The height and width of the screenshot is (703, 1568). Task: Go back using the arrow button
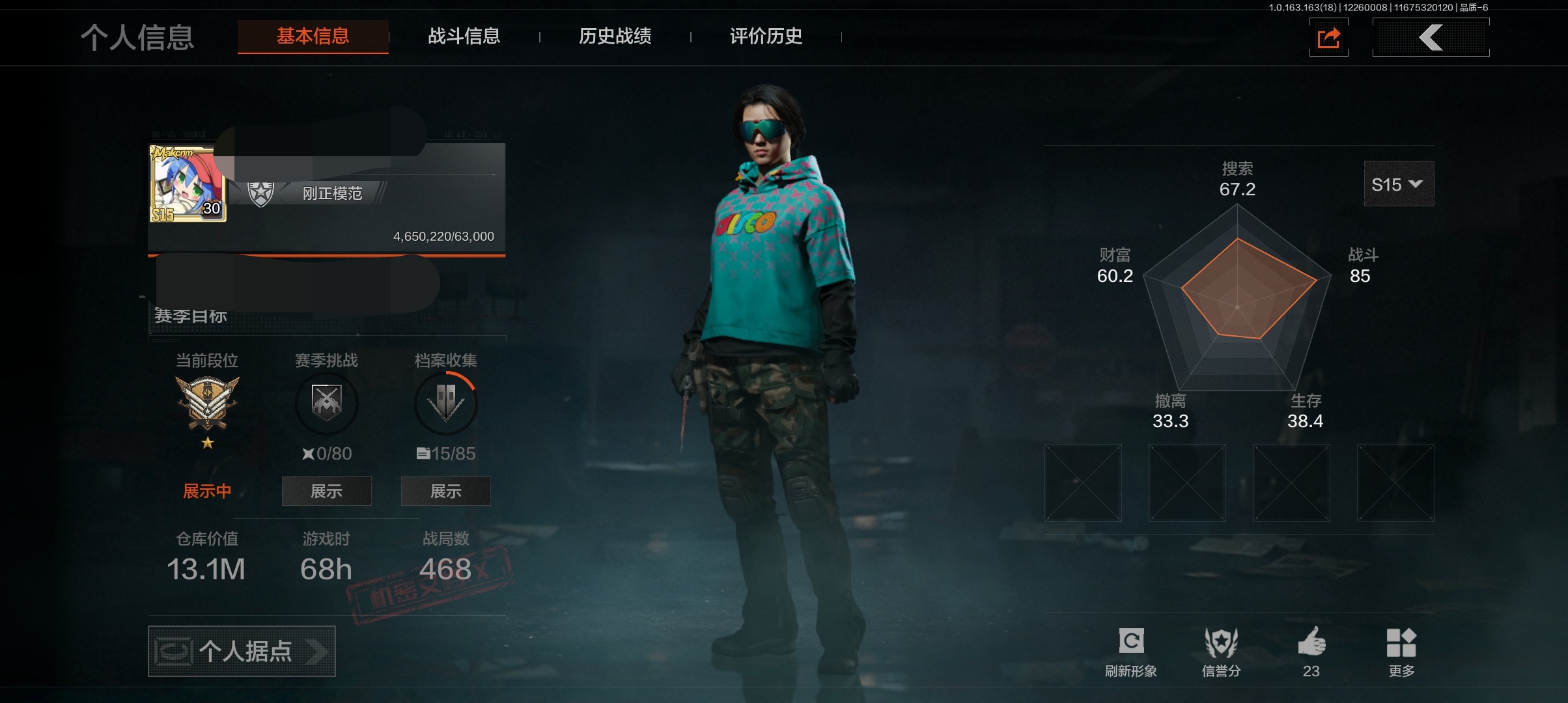coord(1431,38)
